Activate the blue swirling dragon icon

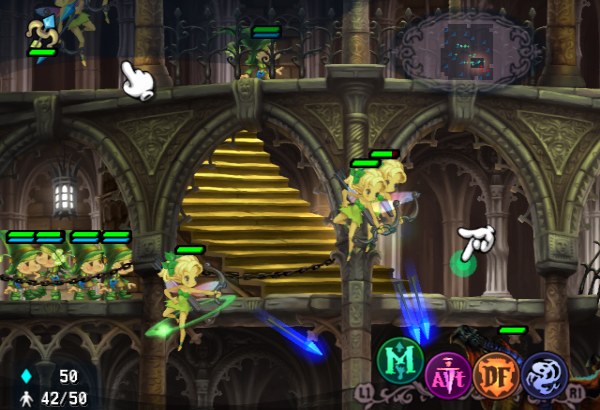(545, 374)
